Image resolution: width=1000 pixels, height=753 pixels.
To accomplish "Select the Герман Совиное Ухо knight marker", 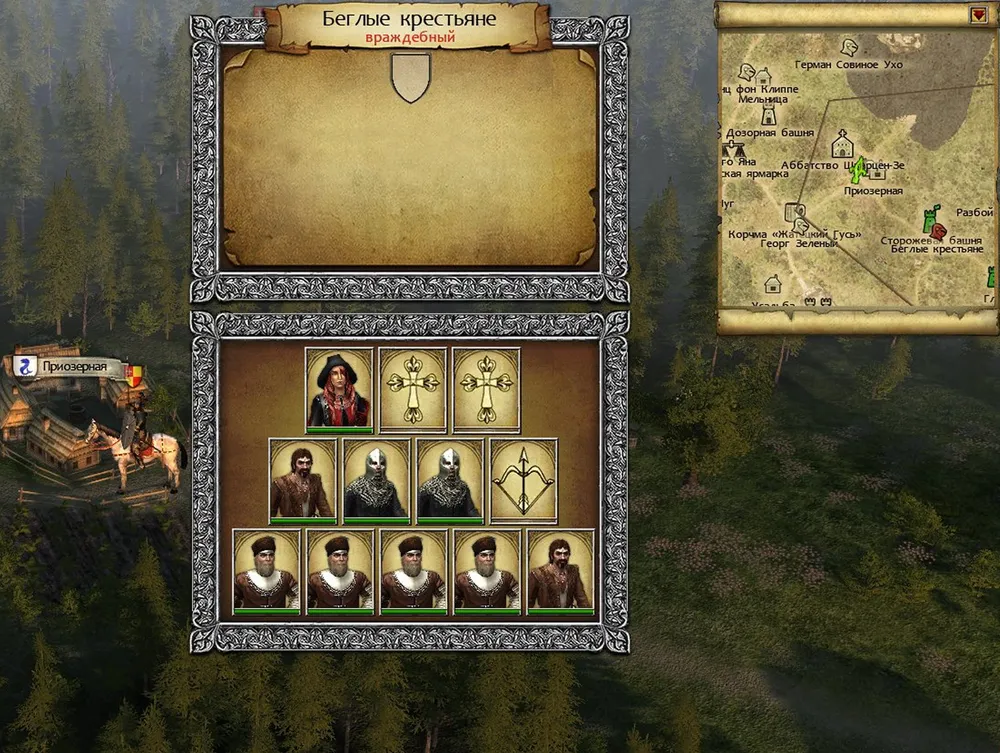I will click(849, 47).
